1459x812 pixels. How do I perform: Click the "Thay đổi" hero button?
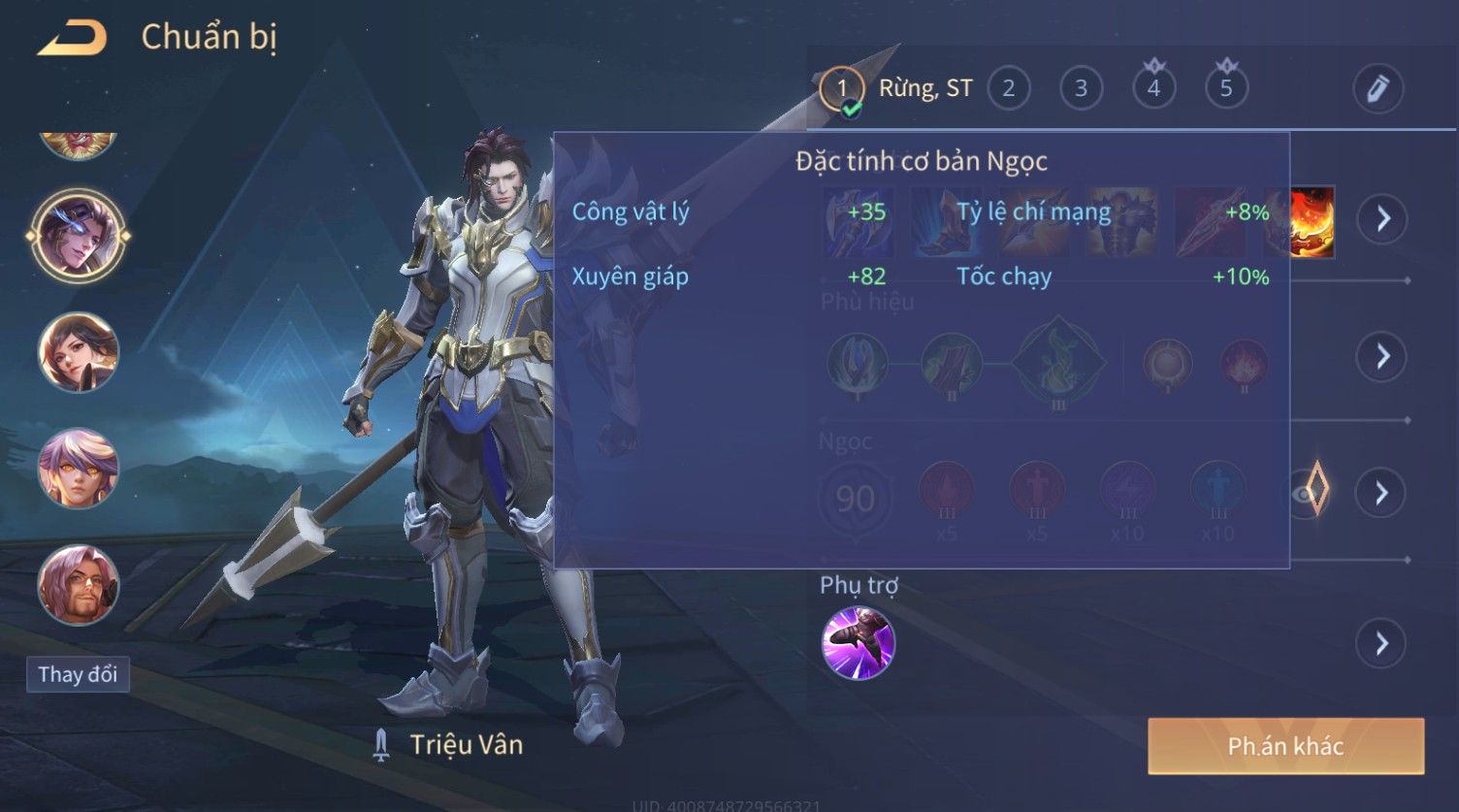[78, 674]
